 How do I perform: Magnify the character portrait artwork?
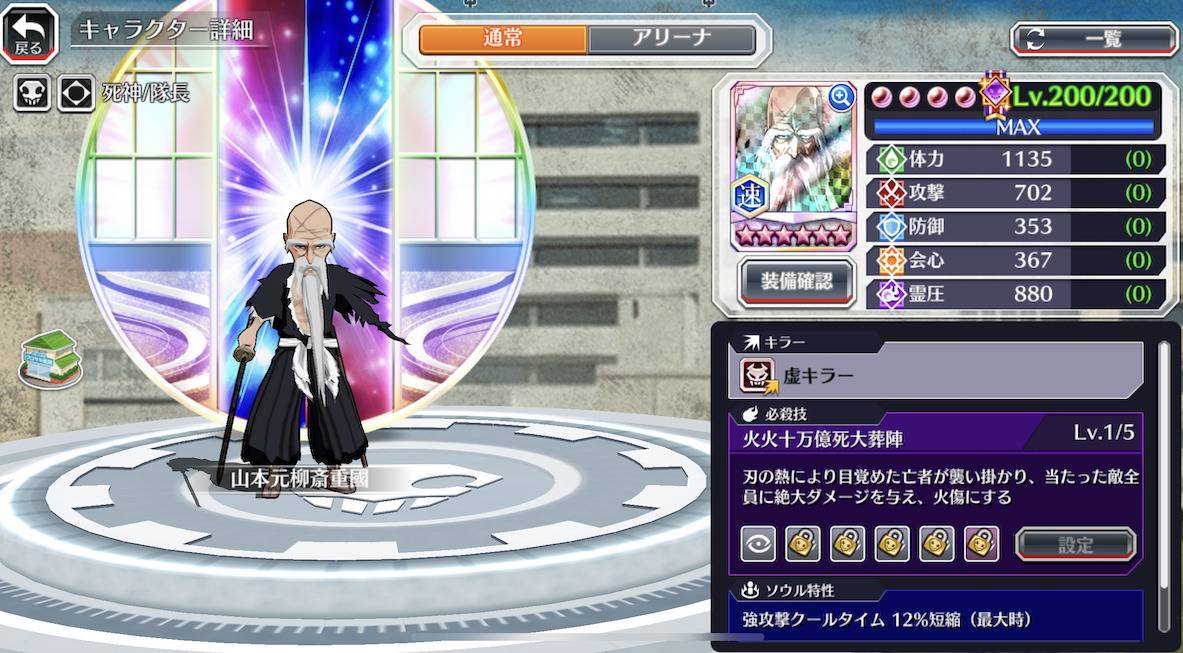click(x=841, y=97)
